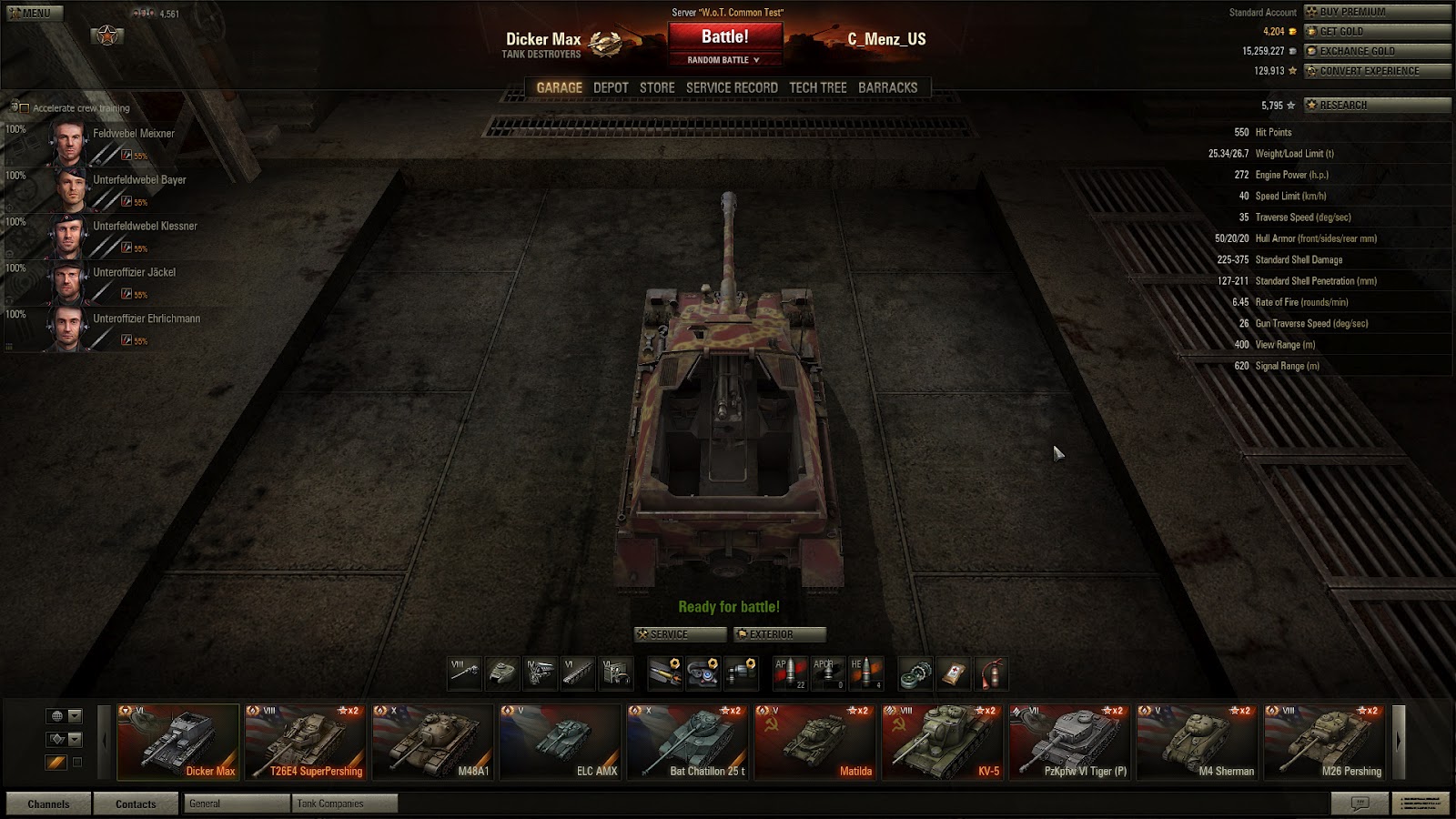Open the game MENU button
The height and width of the screenshot is (819, 1456).
35,13
